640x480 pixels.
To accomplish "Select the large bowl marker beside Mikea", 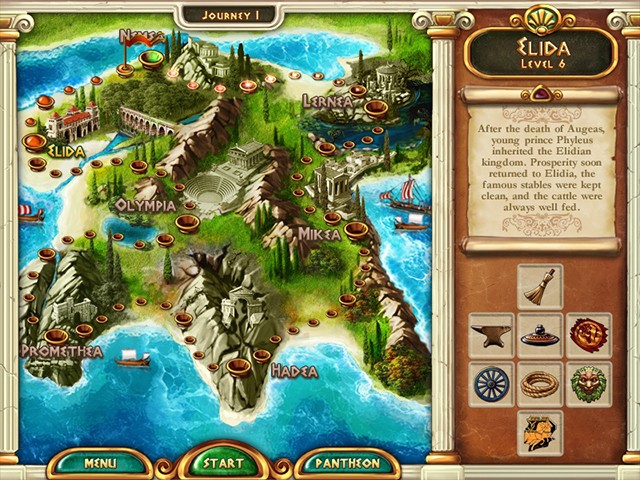I will point(355,229).
